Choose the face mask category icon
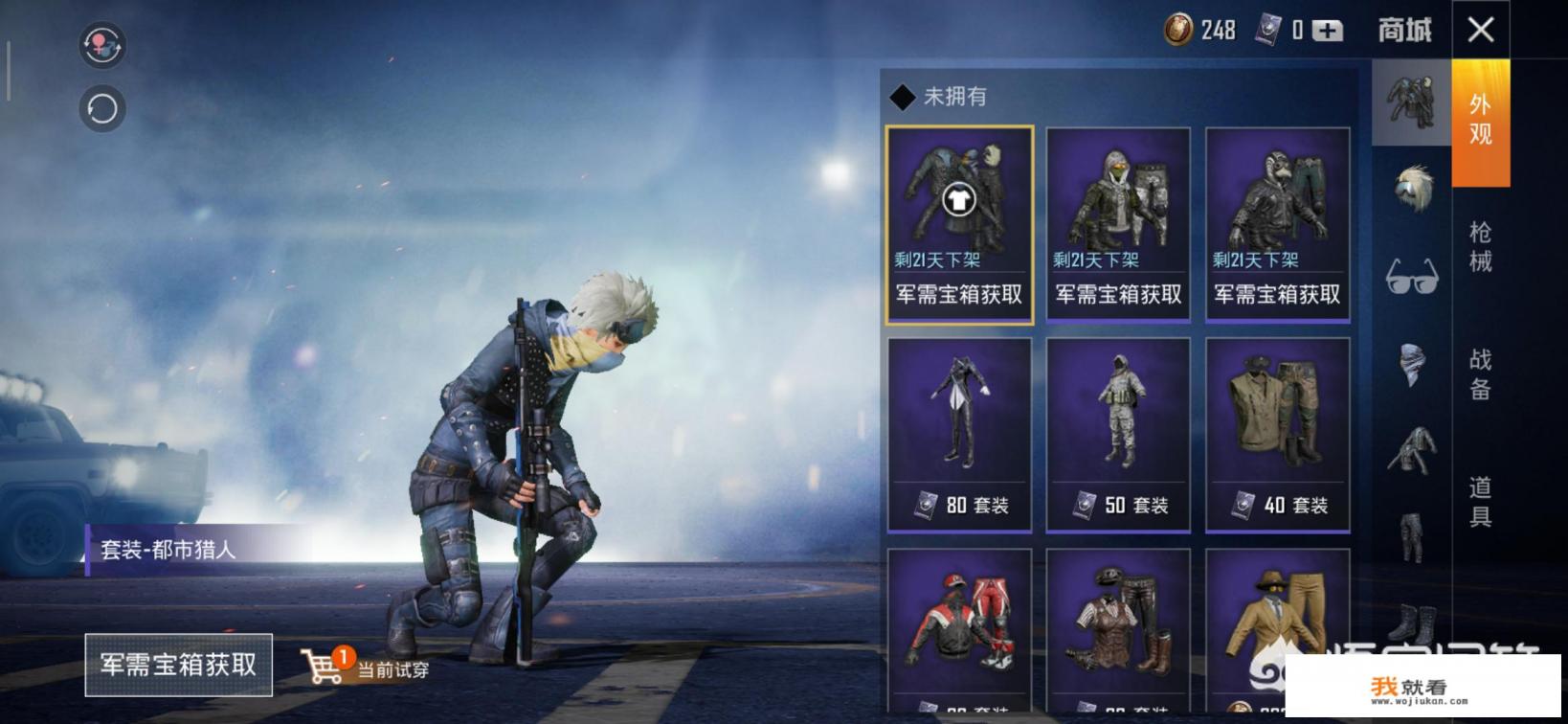Viewport: 1568px width, 724px height. 1412,364
